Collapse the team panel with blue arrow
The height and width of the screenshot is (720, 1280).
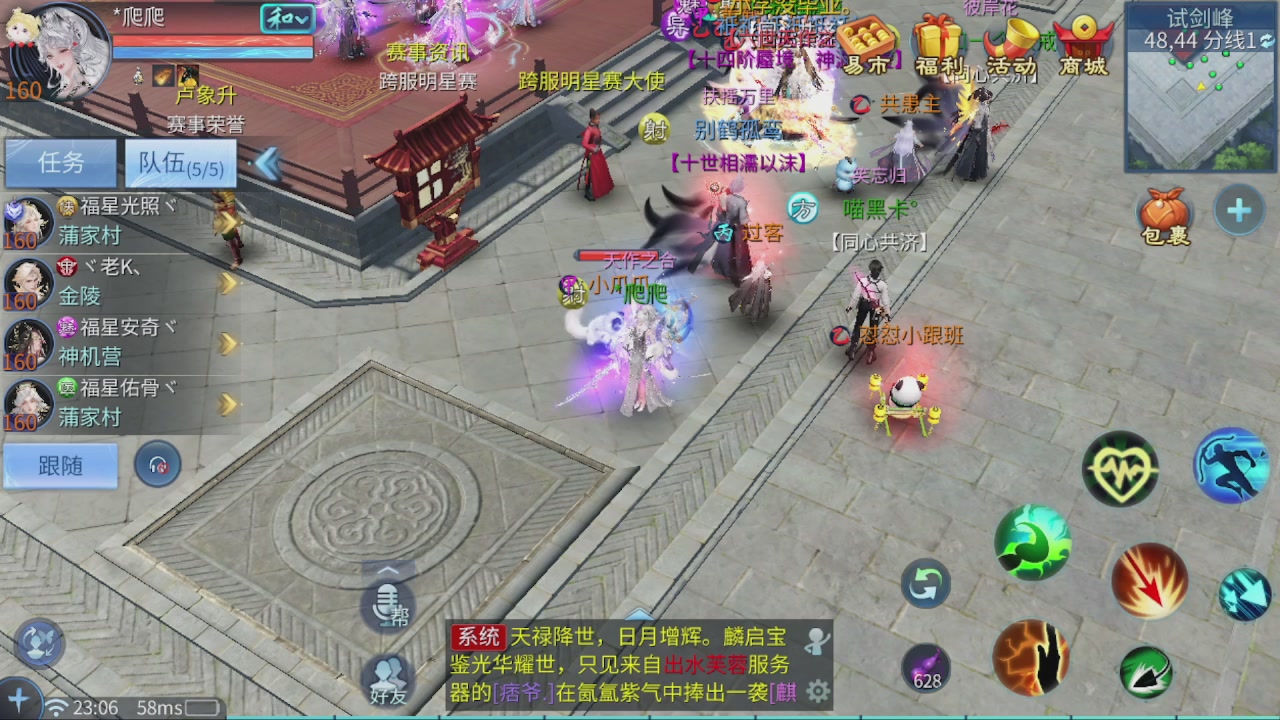268,163
